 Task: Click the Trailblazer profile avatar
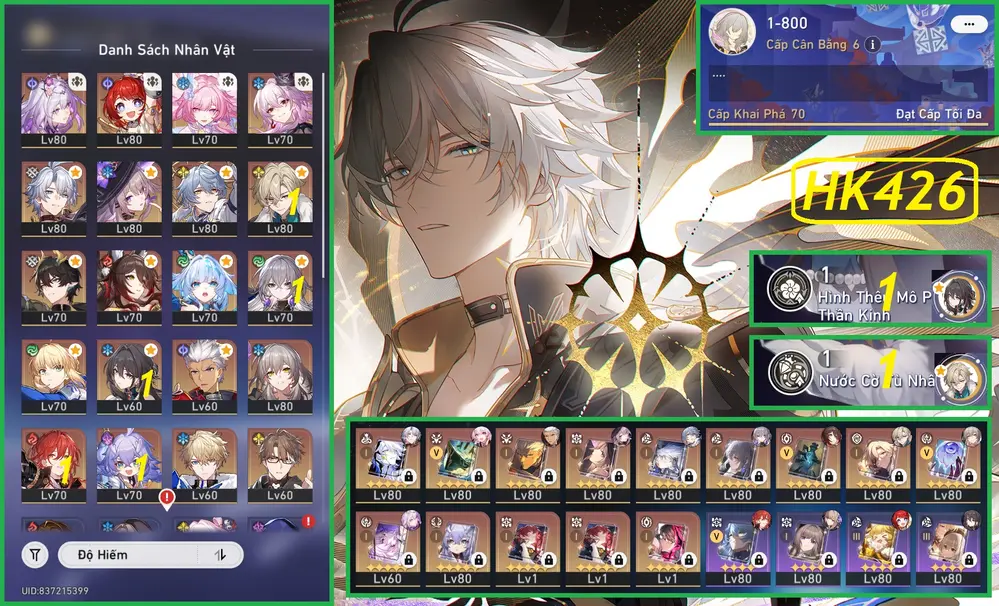[730, 35]
